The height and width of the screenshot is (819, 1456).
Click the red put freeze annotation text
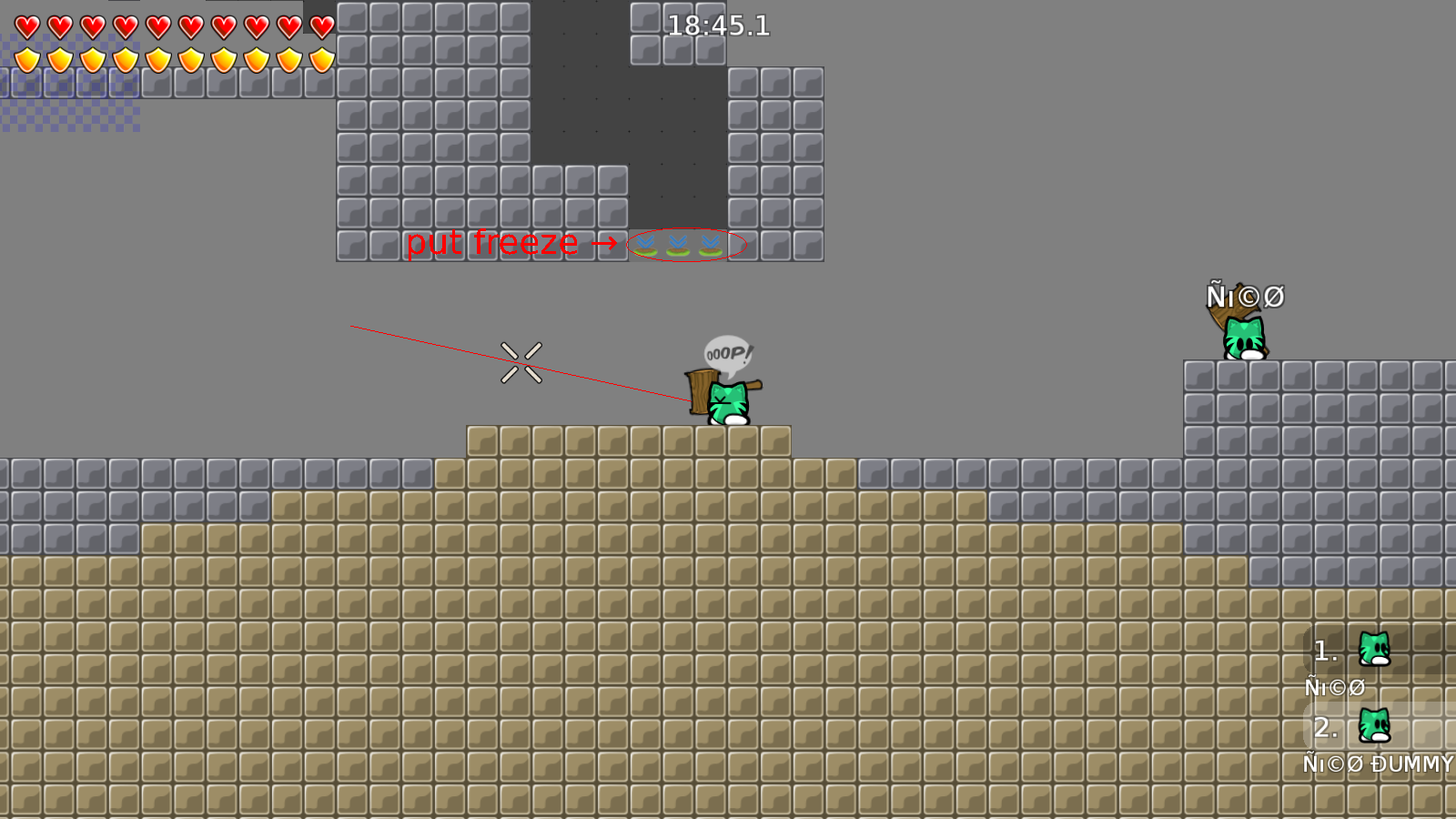(x=494, y=243)
